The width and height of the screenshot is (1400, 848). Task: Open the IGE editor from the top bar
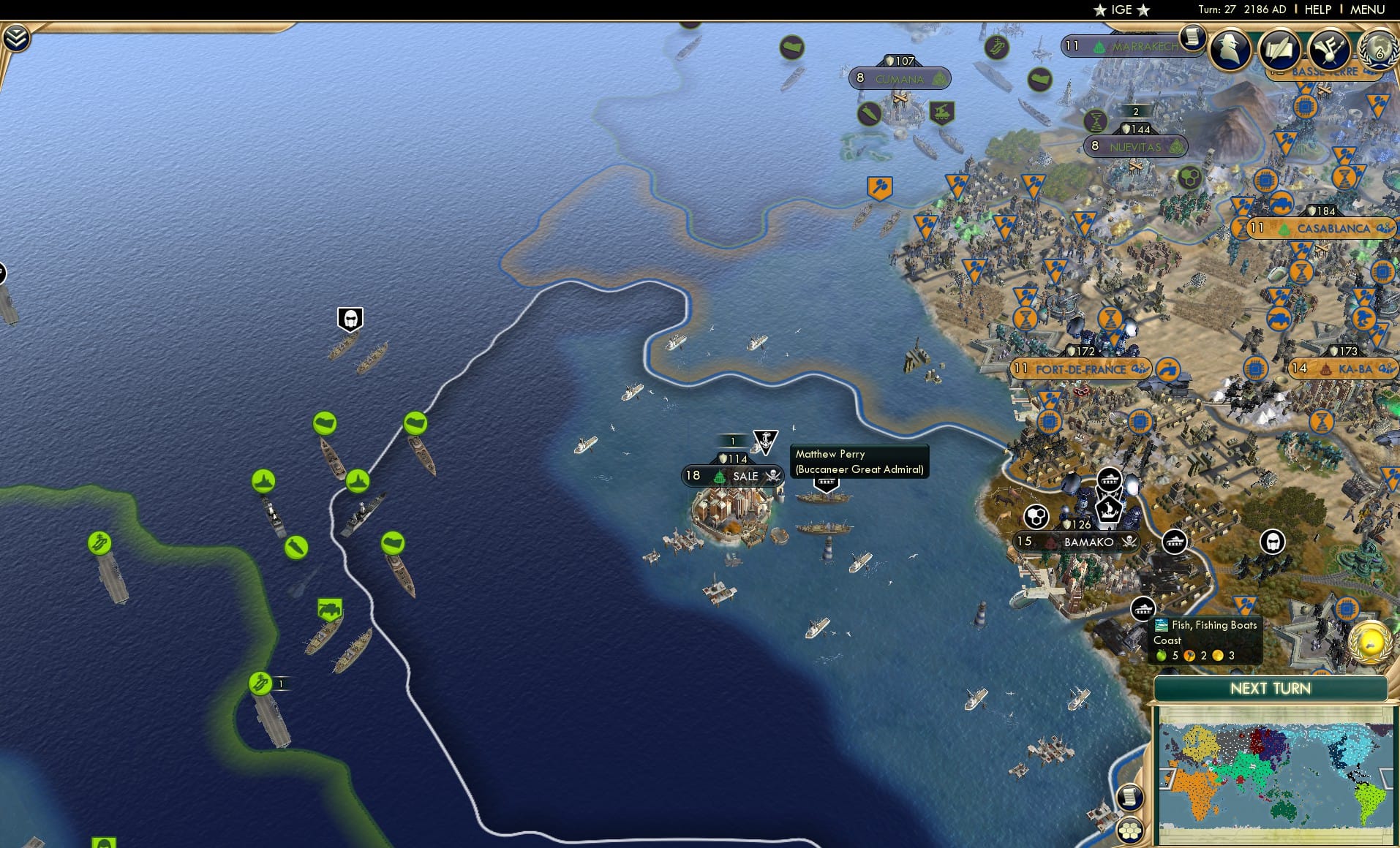click(1119, 10)
